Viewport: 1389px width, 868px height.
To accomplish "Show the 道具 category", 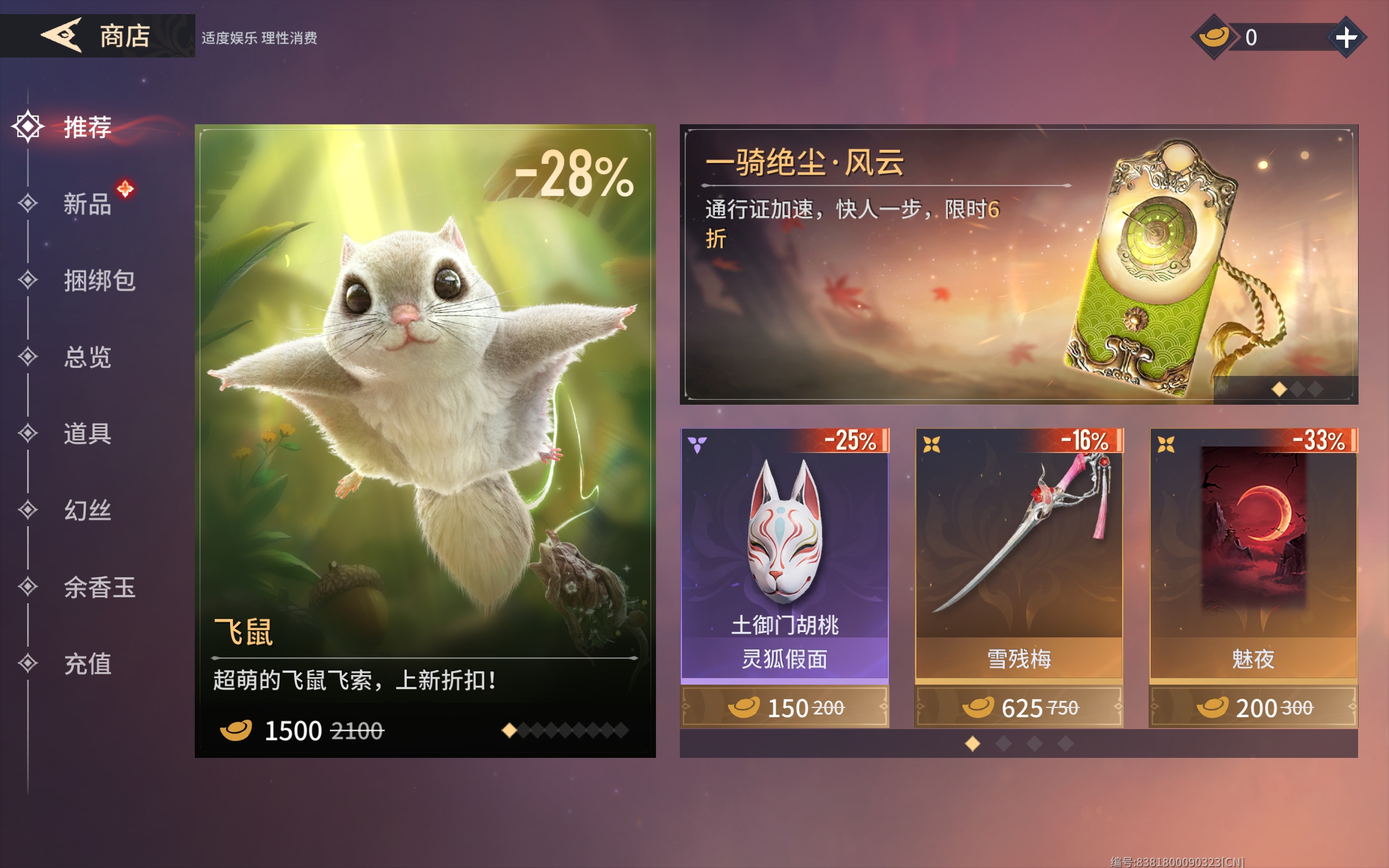I will click(87, 433).
